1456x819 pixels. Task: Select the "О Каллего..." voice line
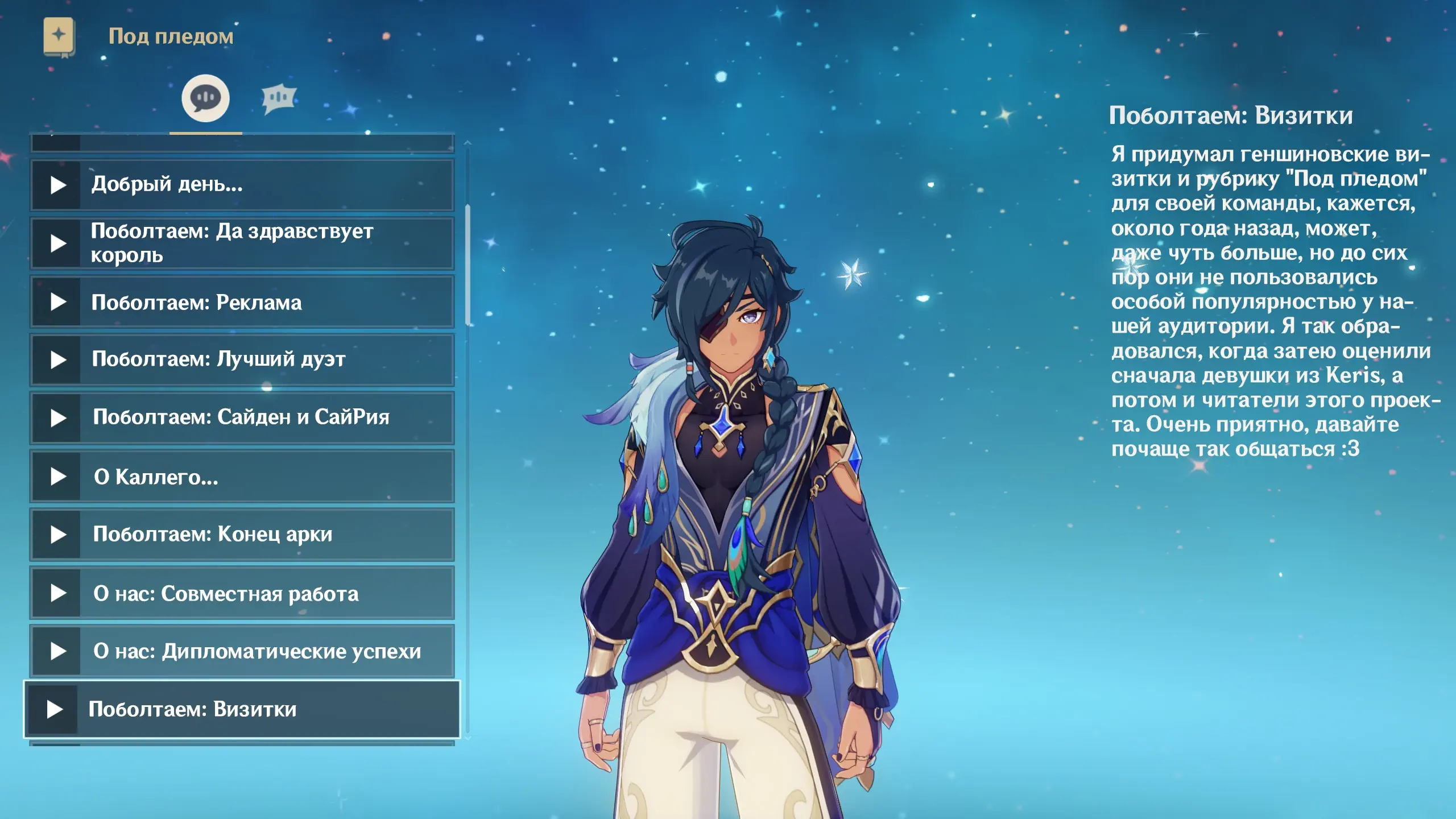[x=242, y=477]
